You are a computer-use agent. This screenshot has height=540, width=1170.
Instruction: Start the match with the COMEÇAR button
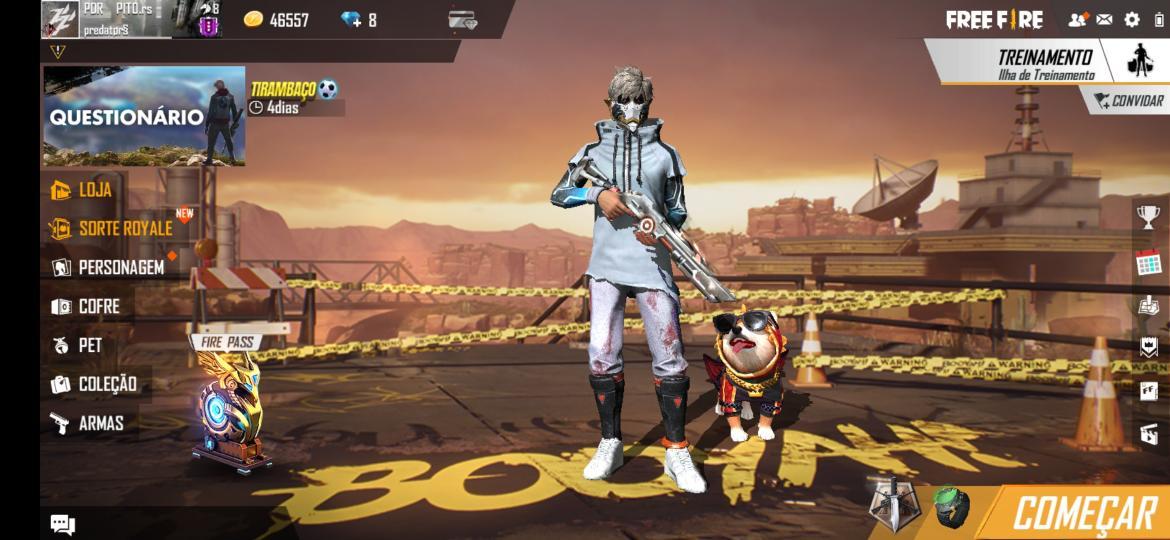[x=1083, y=513]
